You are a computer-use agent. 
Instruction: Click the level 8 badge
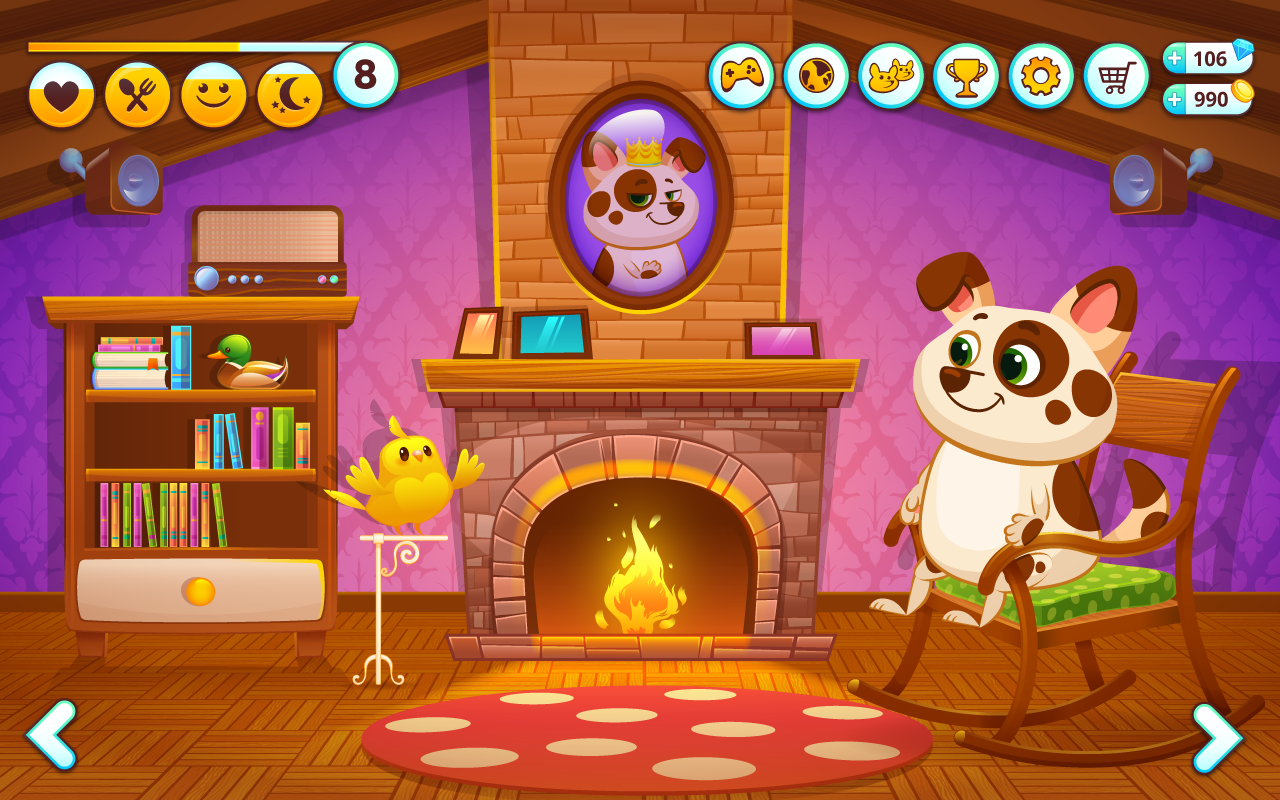[x=365, y=75]
